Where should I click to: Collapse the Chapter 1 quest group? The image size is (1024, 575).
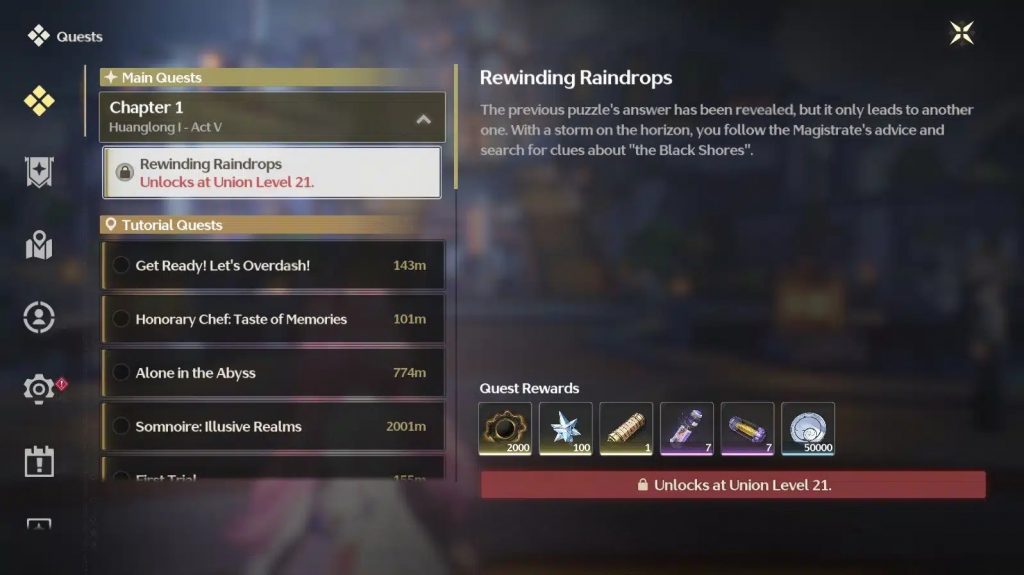423,118
